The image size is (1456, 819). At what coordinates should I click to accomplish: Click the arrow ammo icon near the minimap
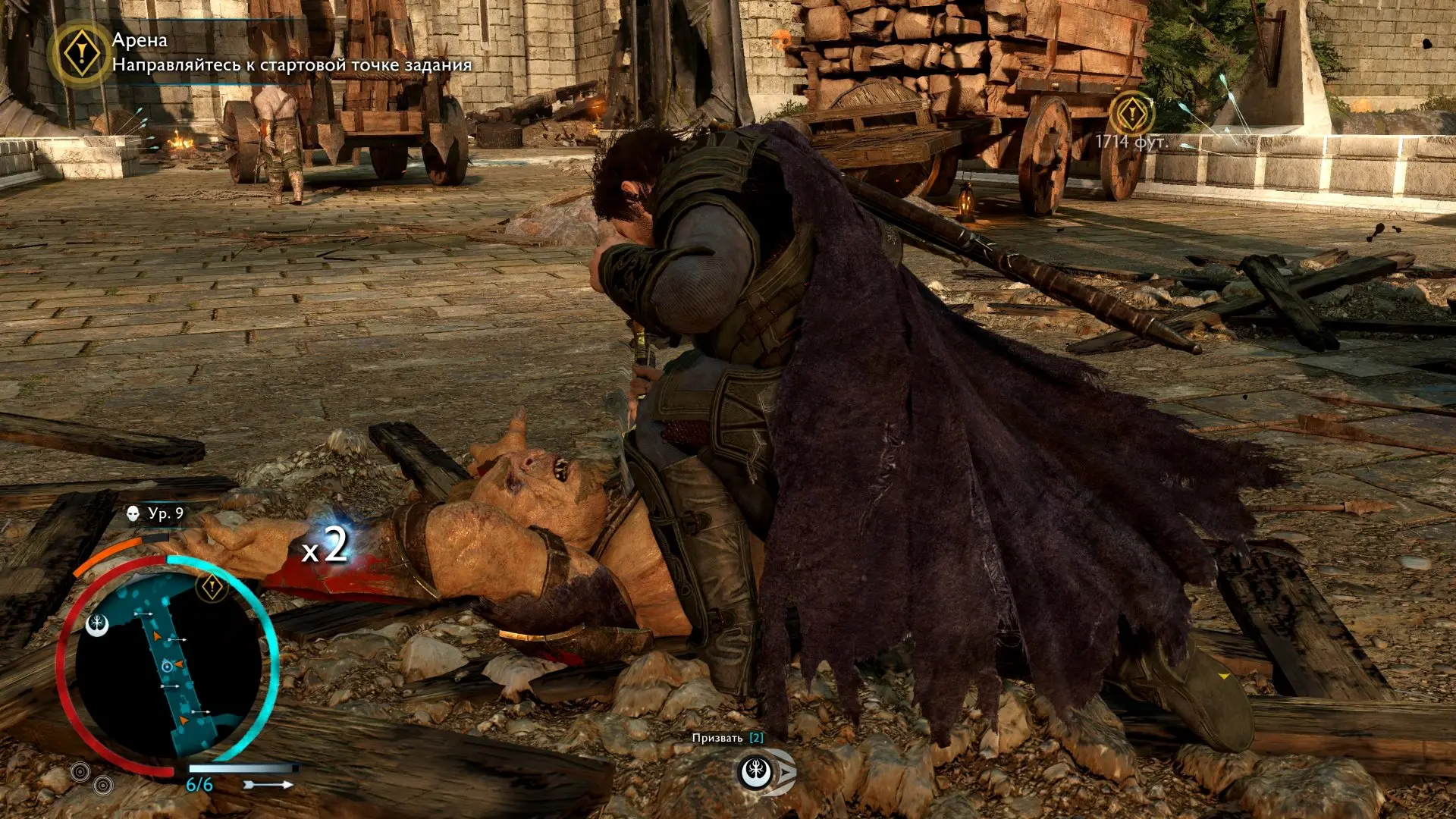pyautogui.click(x=271, y=785)
